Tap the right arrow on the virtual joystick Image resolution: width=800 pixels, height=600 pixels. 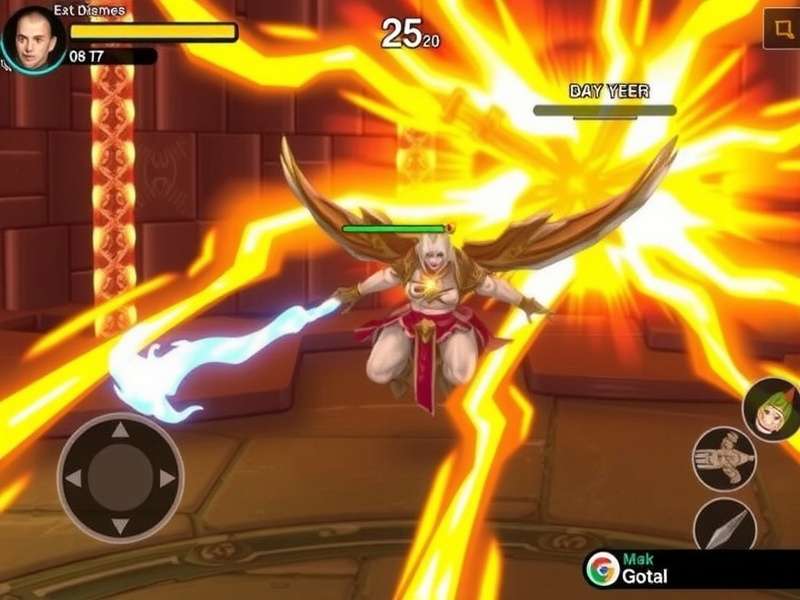pos(167,478)
